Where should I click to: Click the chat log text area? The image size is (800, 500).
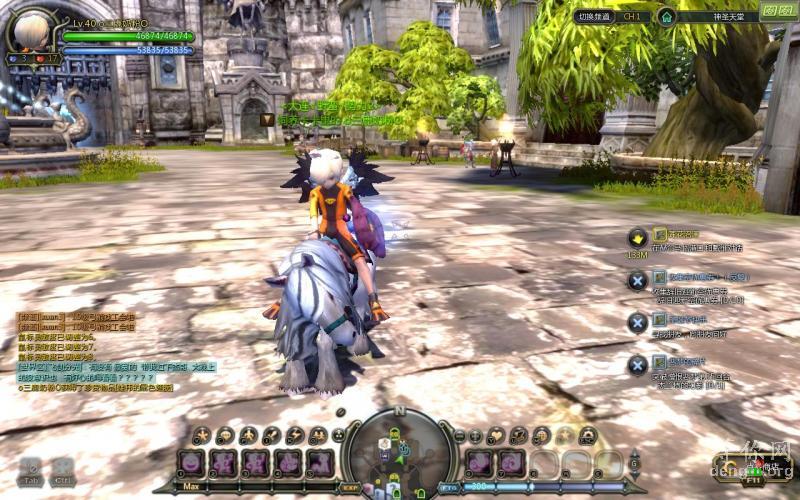110,350
